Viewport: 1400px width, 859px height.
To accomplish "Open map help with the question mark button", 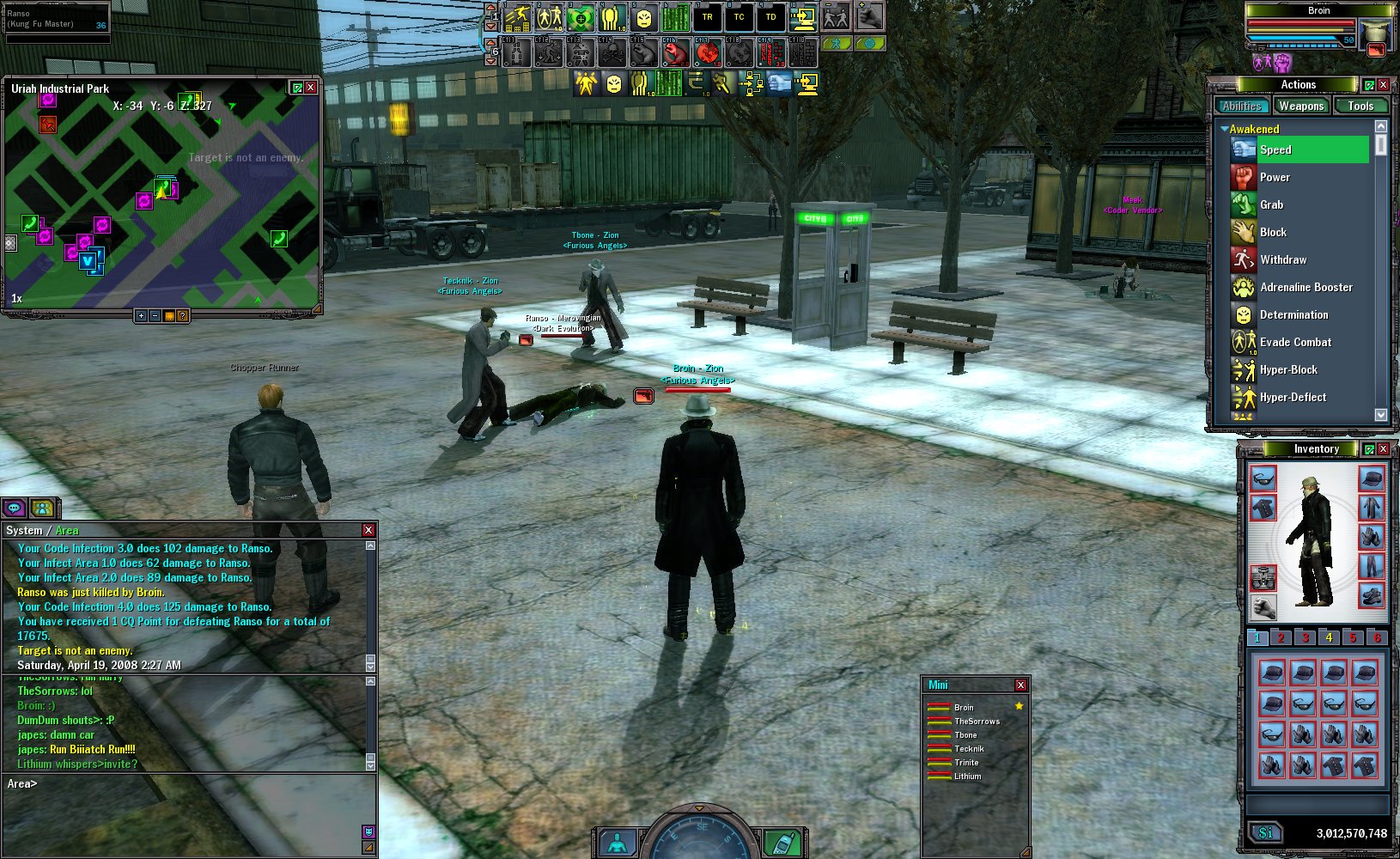I will 182,316.
